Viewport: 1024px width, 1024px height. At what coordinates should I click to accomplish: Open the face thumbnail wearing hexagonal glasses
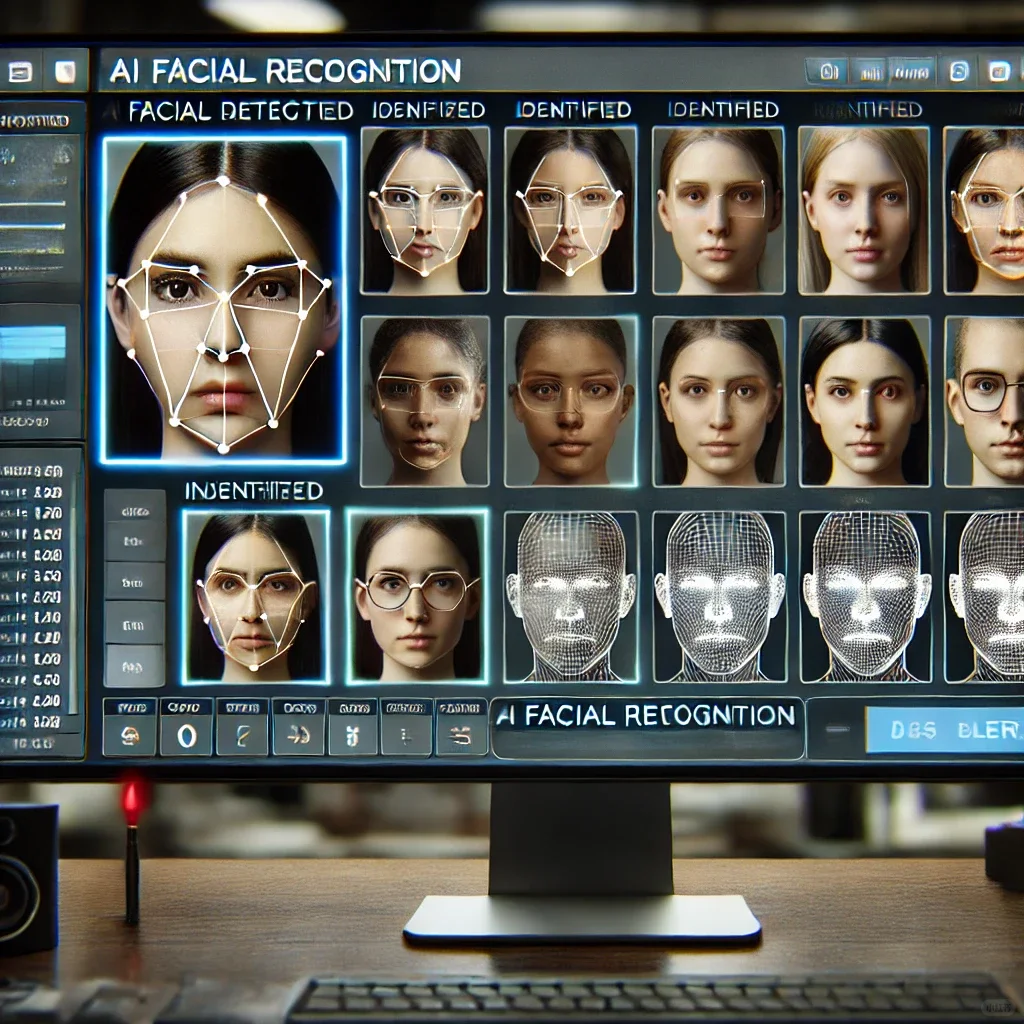pos(416,596)
